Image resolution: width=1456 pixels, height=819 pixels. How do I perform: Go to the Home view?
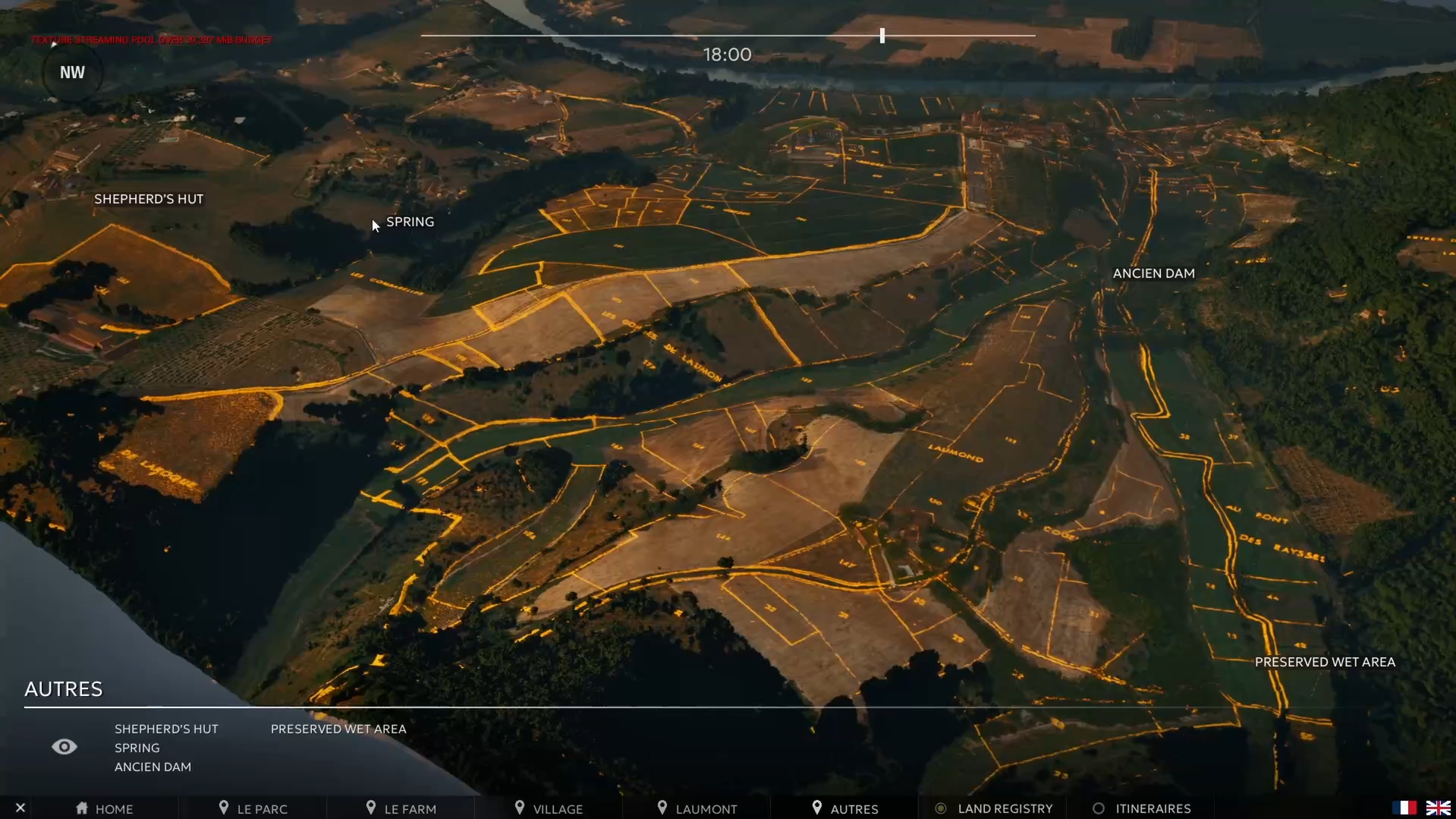(105, 809)
